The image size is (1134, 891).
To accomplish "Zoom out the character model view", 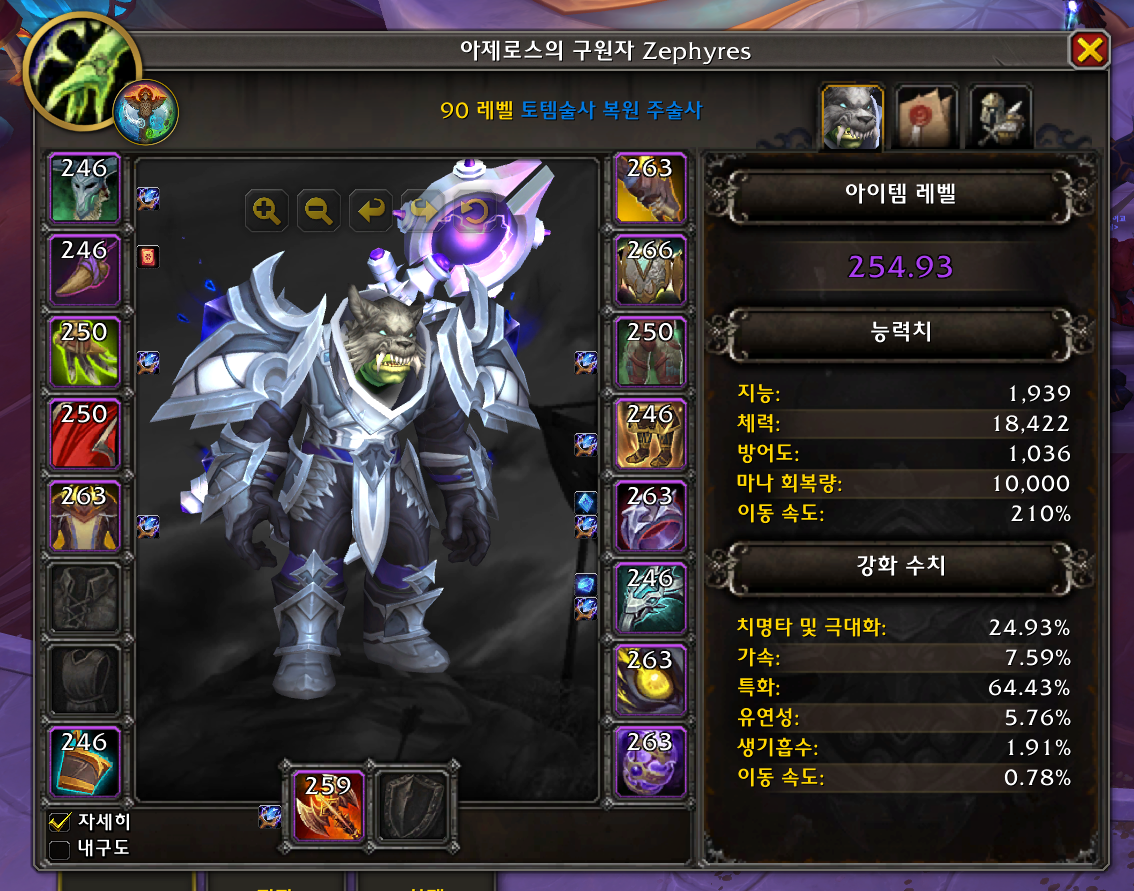I will tap(319, 210).
